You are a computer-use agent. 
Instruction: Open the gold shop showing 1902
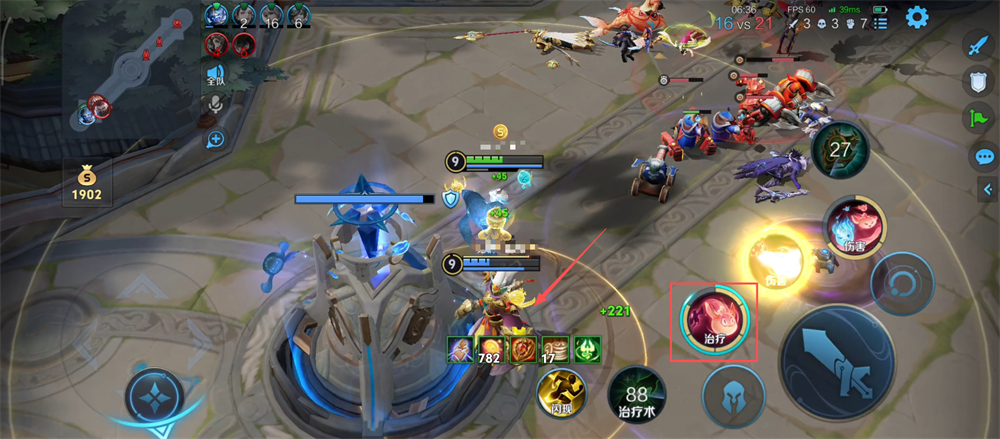click(86, 183)
